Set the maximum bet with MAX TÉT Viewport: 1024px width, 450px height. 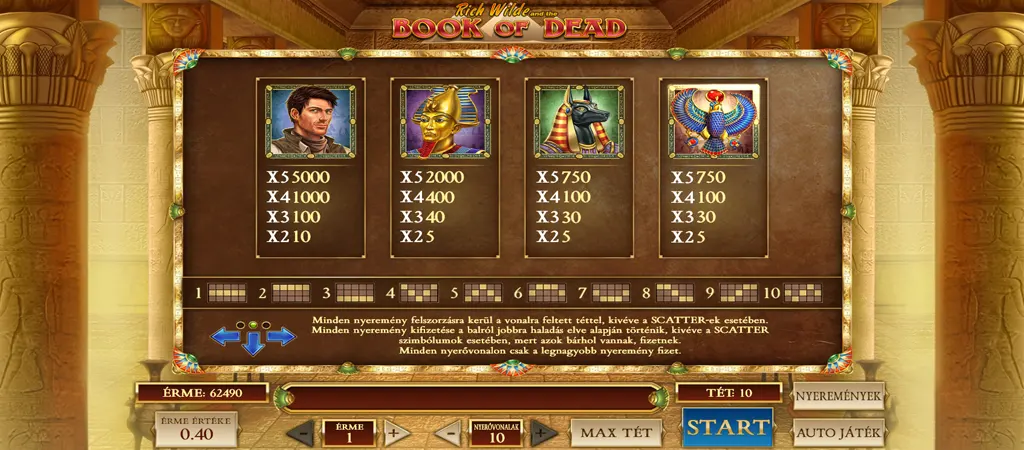tap(616, 433)
